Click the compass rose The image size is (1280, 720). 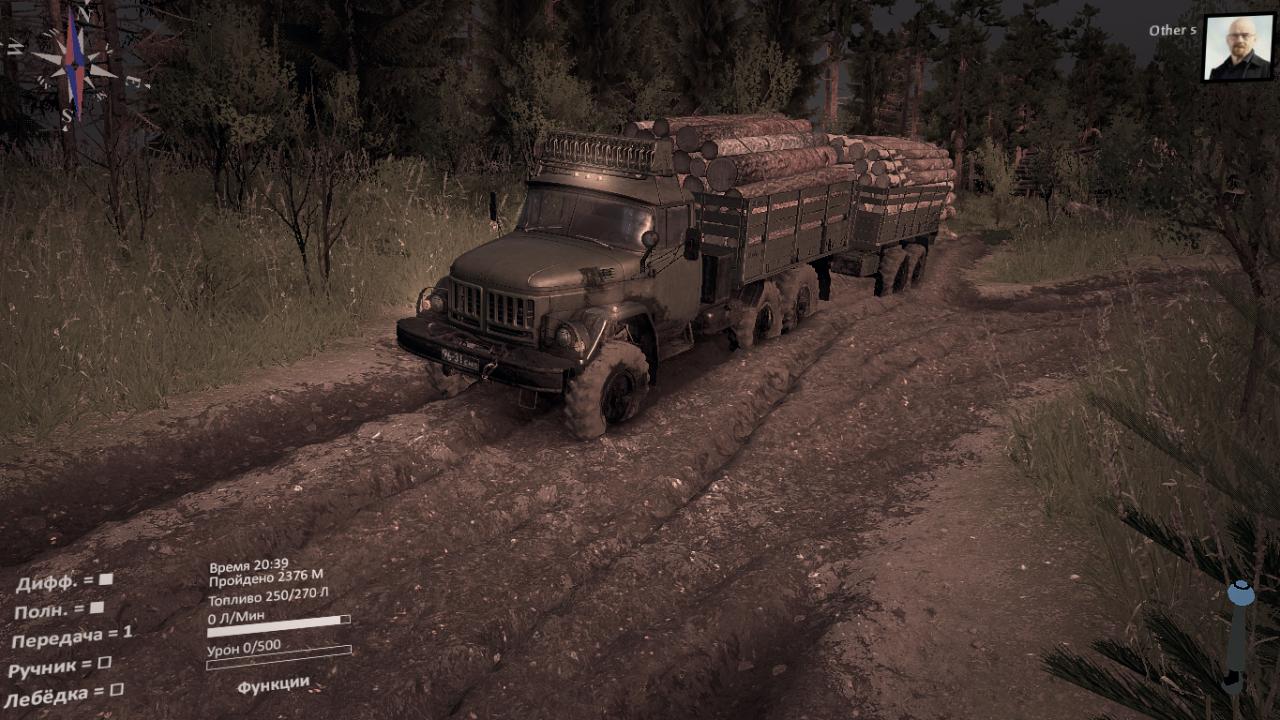coord(72,63)
